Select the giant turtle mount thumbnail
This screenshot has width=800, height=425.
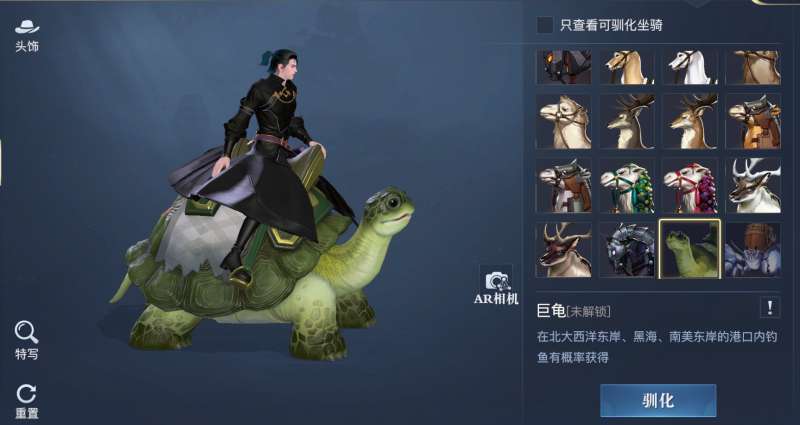click(x=690, y=249)
